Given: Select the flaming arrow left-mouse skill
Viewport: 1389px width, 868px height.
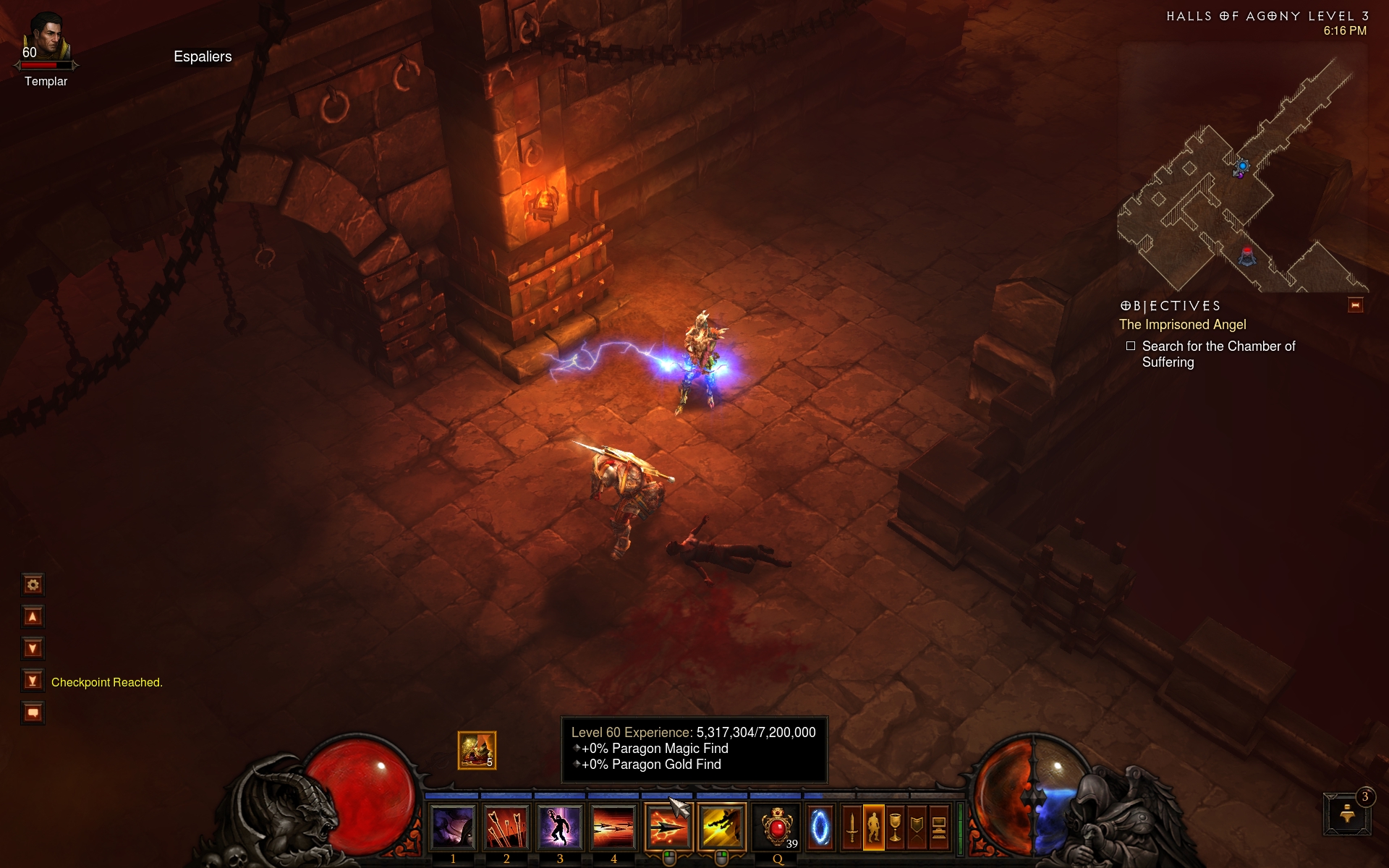Looking at the screenshot, I should (x=668, y=827).
